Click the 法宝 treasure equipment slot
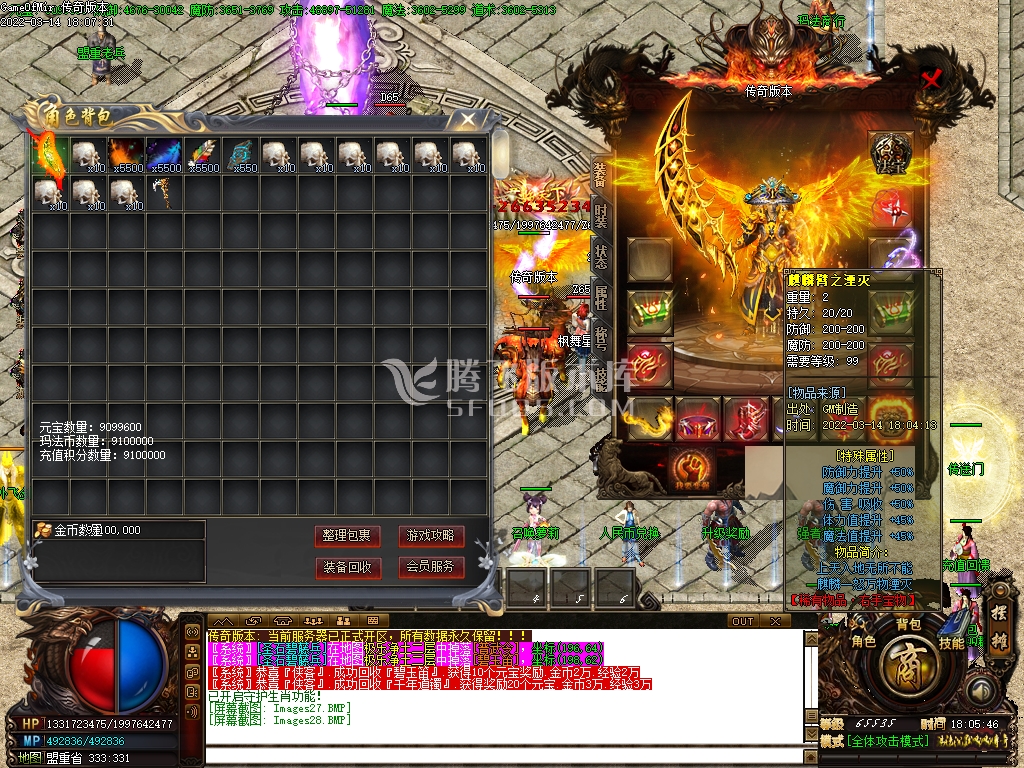 coord(889,152)
